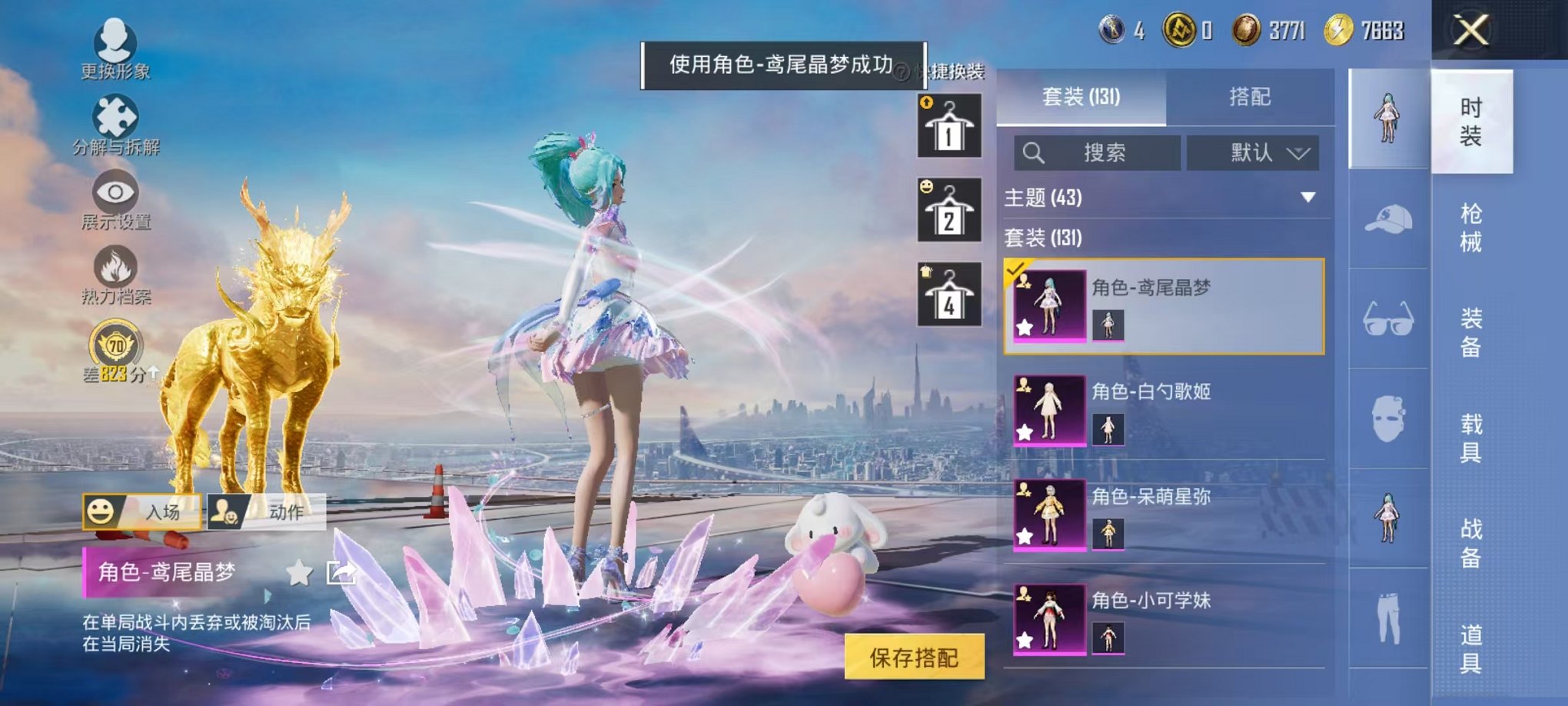Screen dimensions: 1568x706
Task: Click quick-swap hanger slot 1
Action: (x=948, y=125)
